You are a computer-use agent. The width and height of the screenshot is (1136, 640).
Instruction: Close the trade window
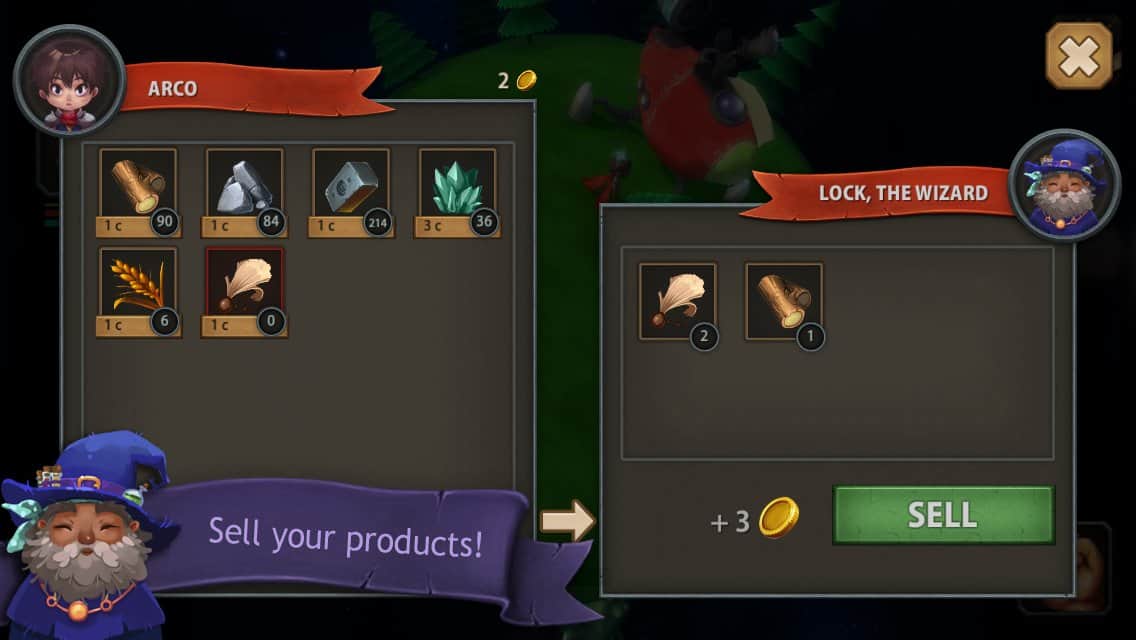click(x=1079, y=56)
